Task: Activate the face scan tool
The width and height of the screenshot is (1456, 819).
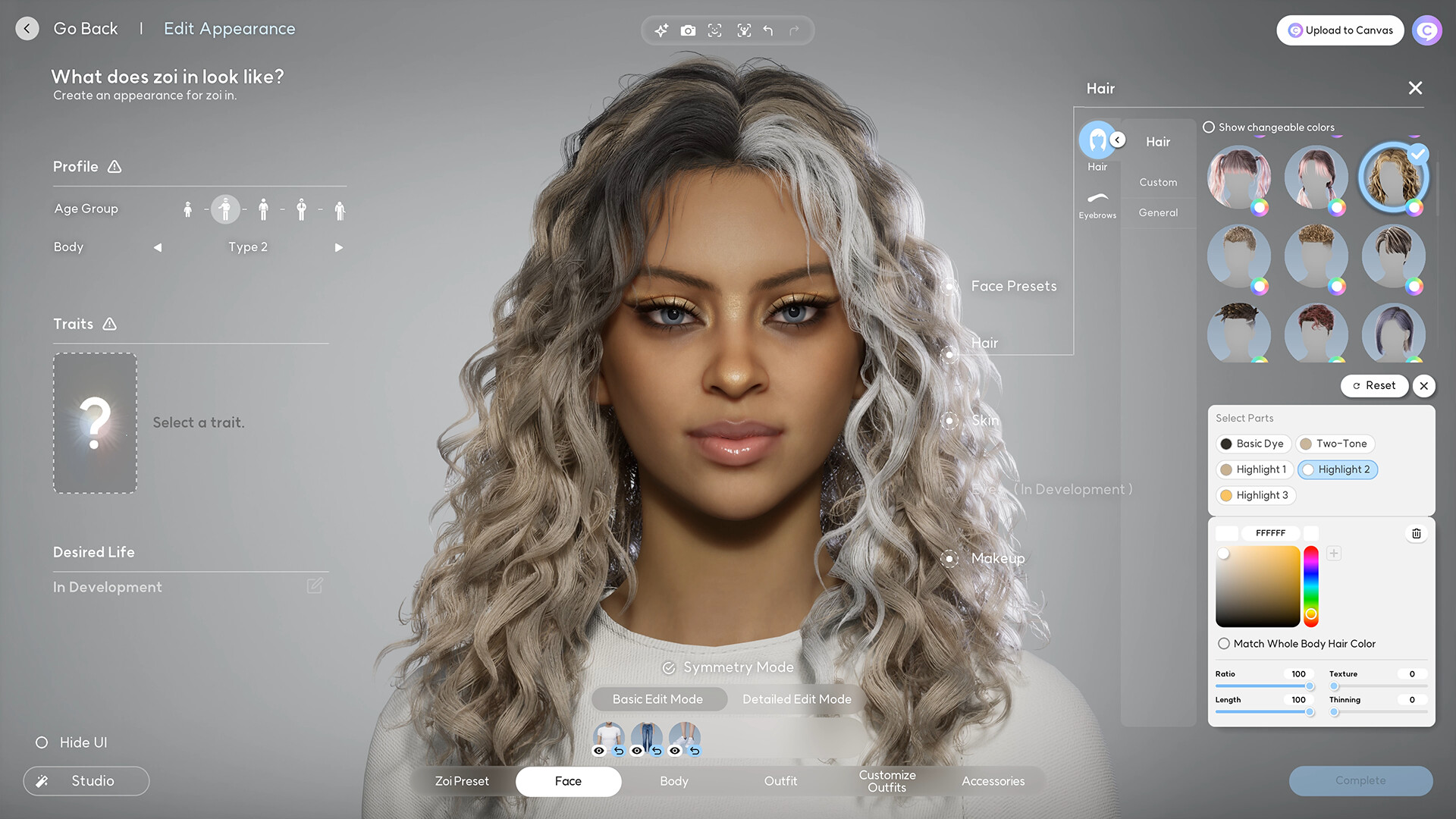Action: point(715,30)
